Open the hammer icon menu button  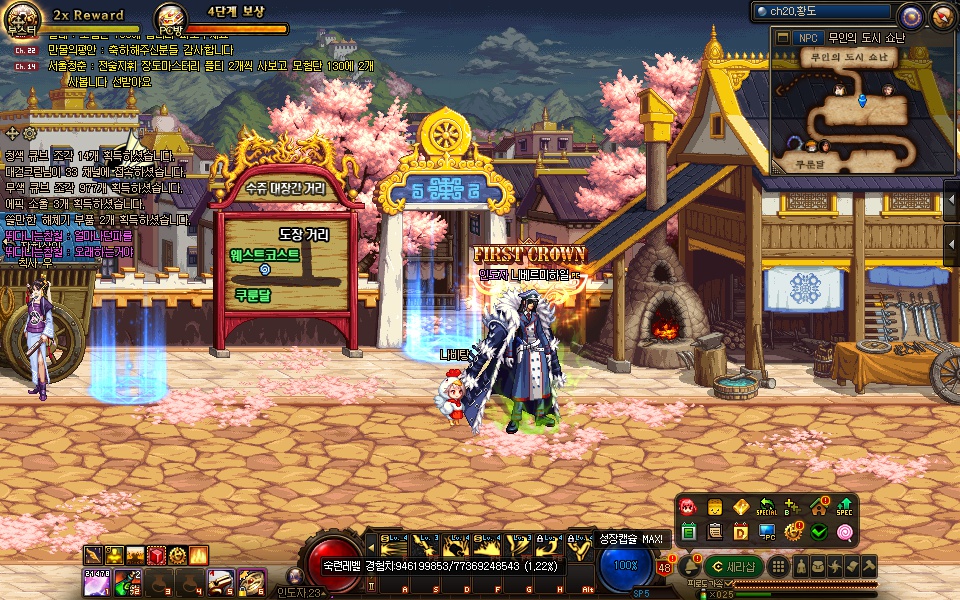870,566
